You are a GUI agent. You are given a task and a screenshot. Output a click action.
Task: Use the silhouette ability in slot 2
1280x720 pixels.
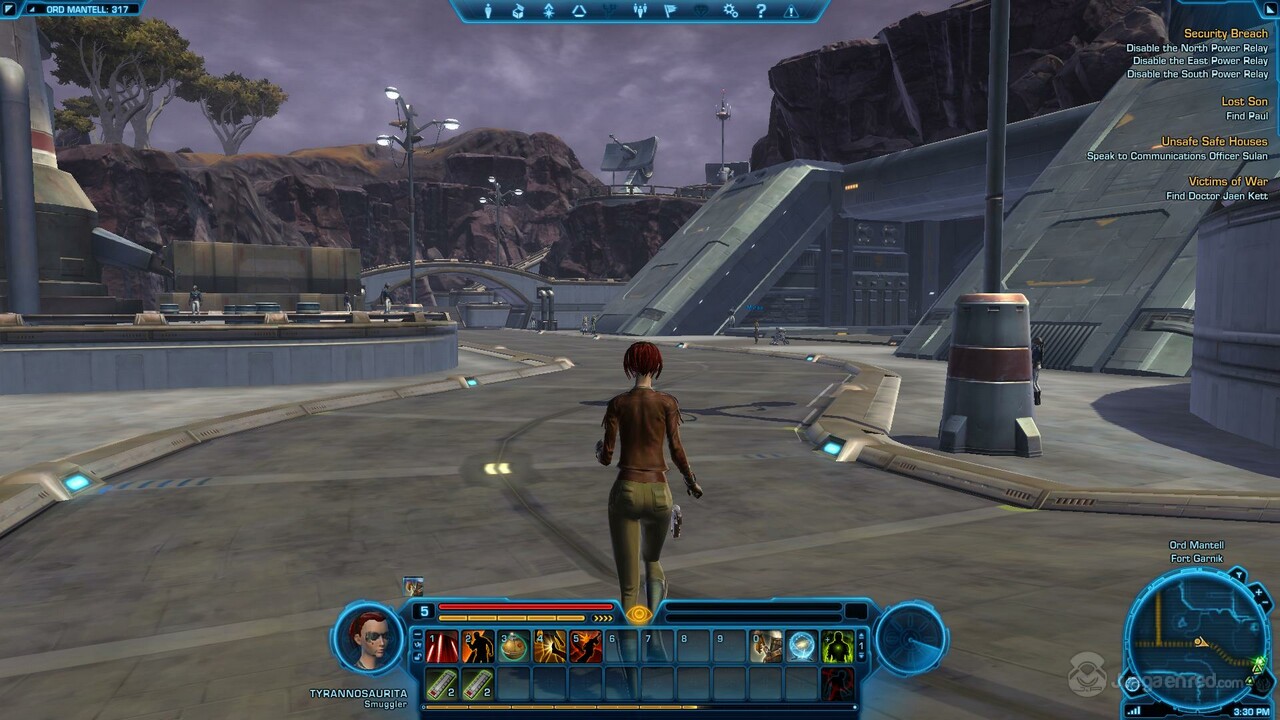478,647
